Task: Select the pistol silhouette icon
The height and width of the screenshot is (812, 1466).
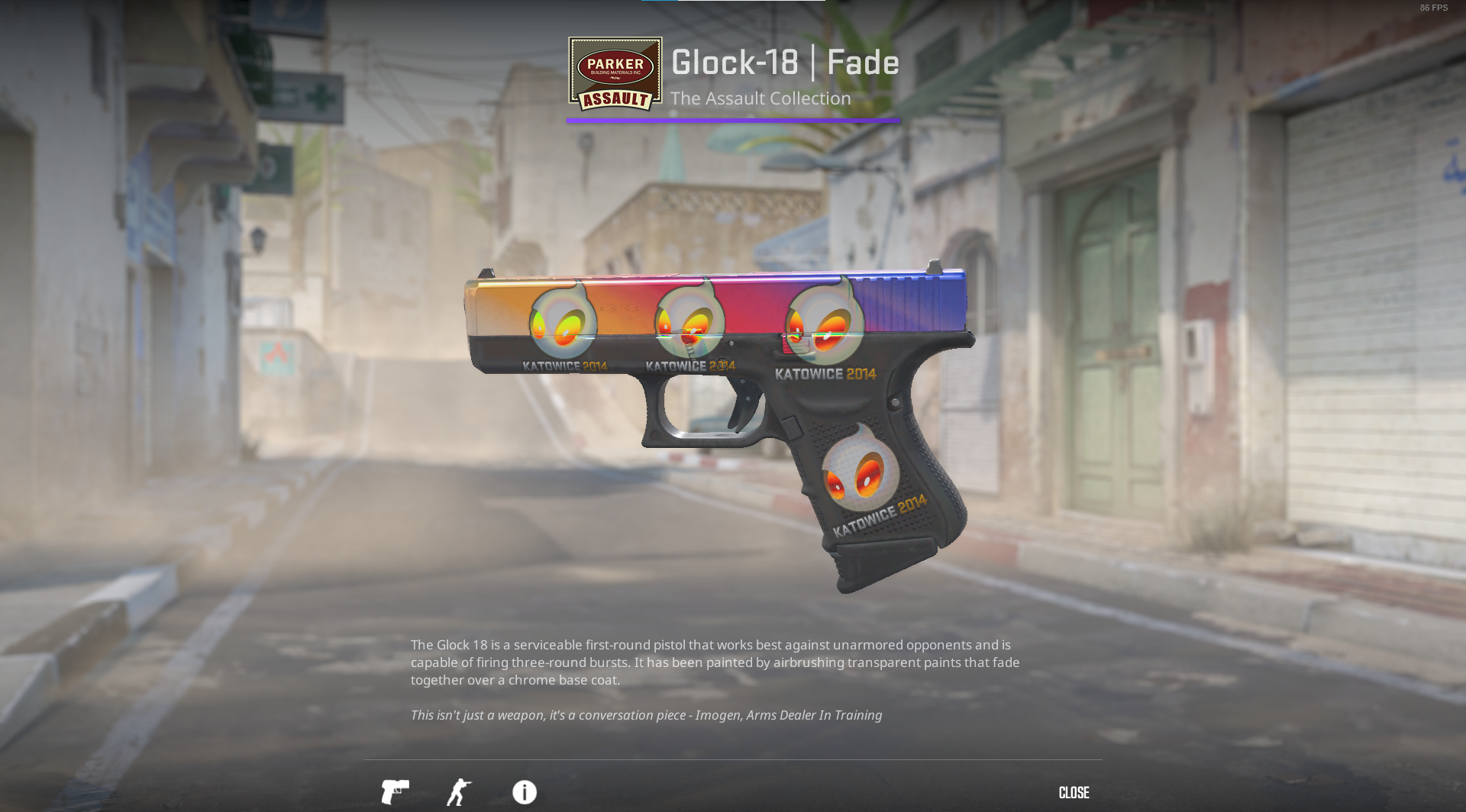Action: (396, 792)
